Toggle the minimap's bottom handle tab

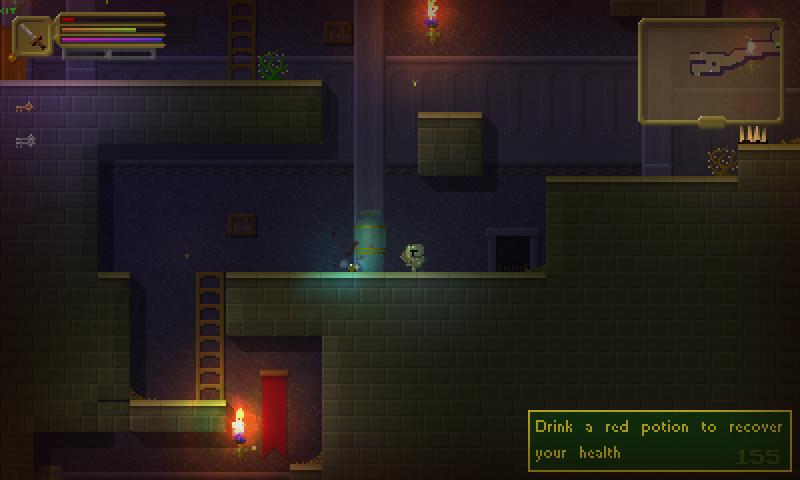coord(711,123)
